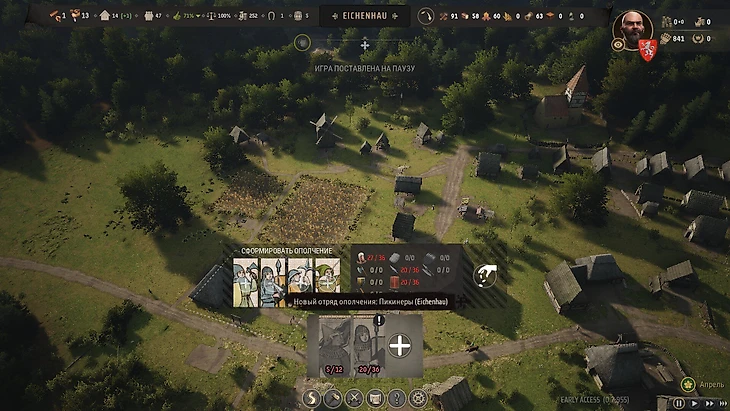Toggle the pause game speed button
Screen dimensions: 730x411
(679, 404)
